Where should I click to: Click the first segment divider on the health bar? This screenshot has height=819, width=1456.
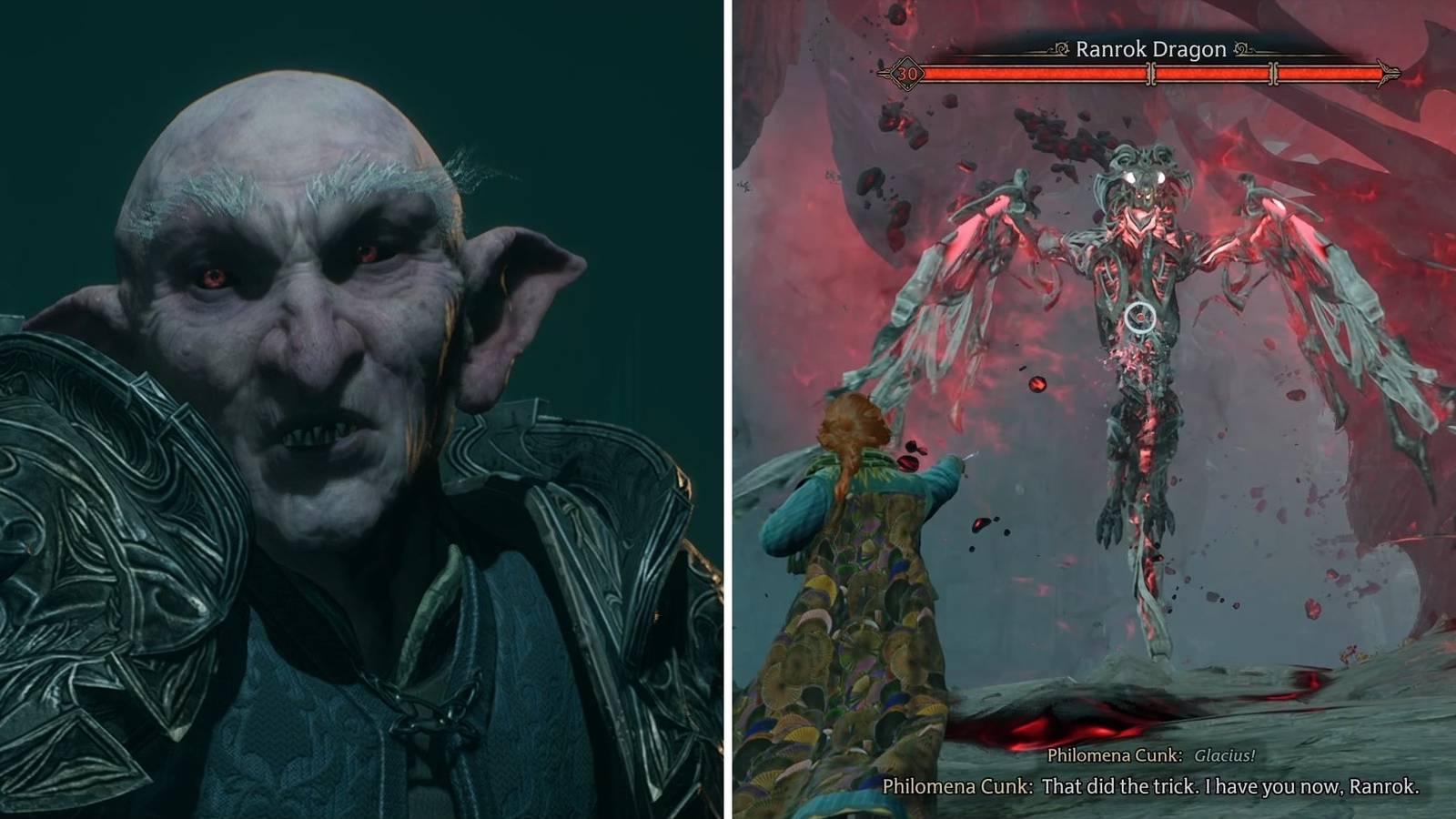coord(1152,72)
